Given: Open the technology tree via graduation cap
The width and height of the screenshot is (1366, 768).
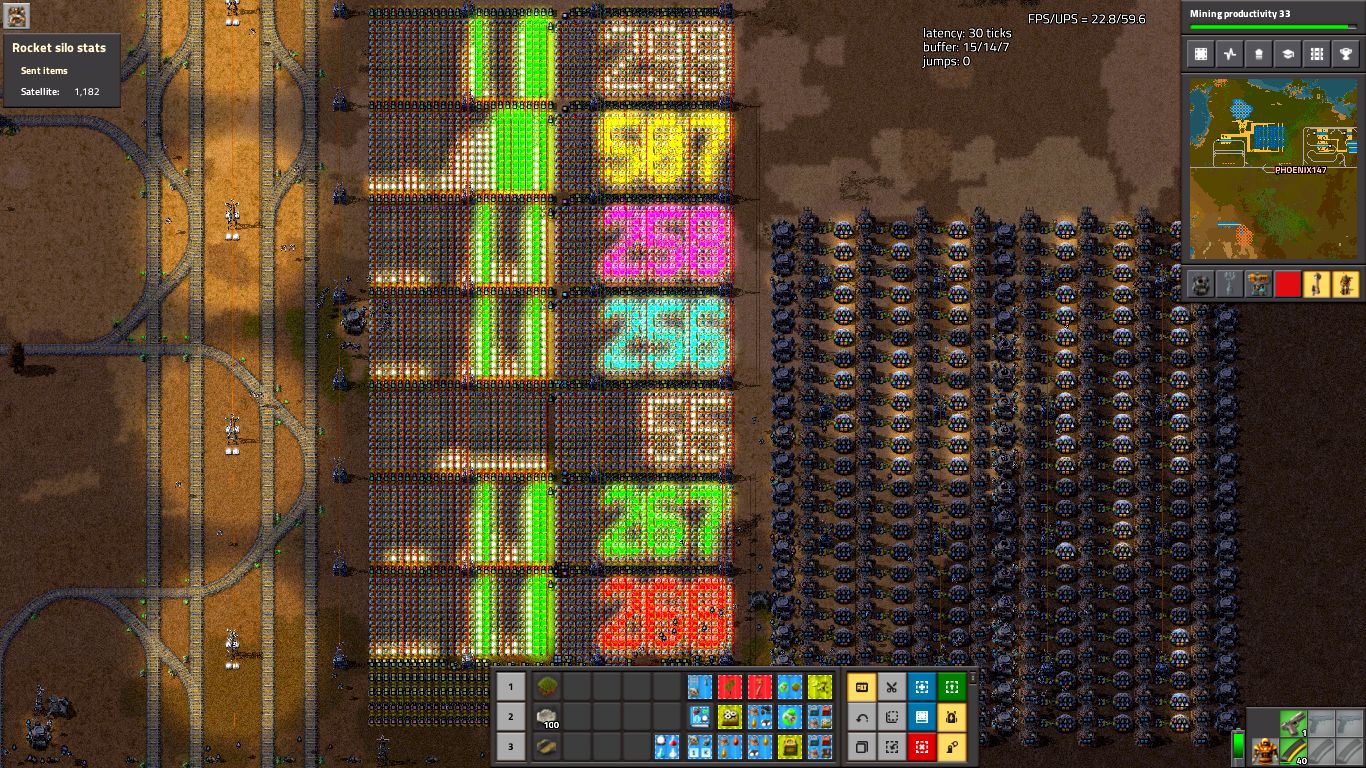Looking at the screenshot, I should 1288,54.
